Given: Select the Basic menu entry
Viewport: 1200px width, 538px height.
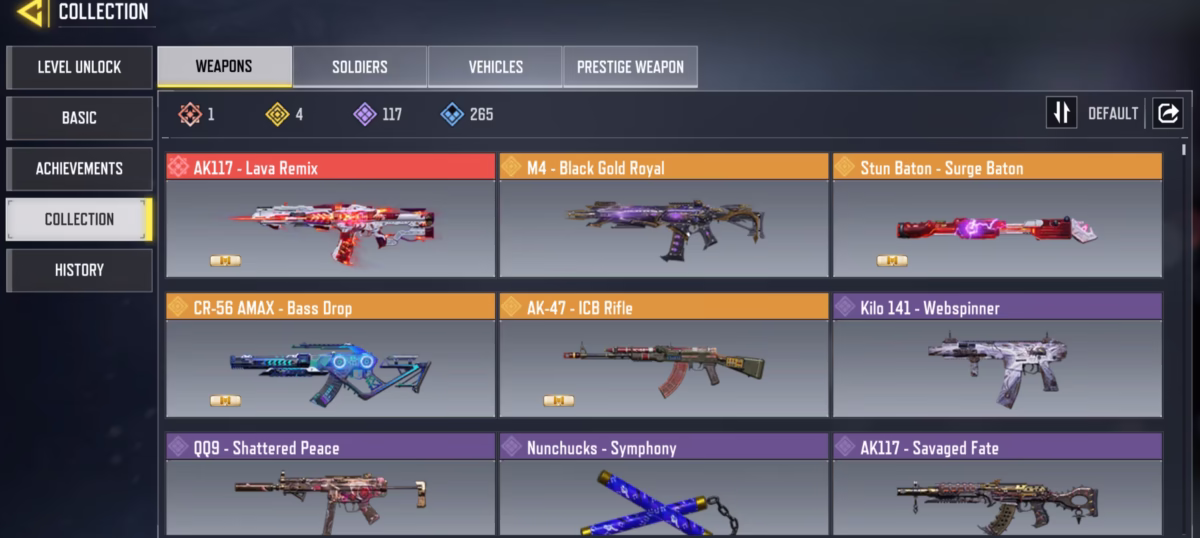Looking at the screenshot, I should (x=79, y=118).
